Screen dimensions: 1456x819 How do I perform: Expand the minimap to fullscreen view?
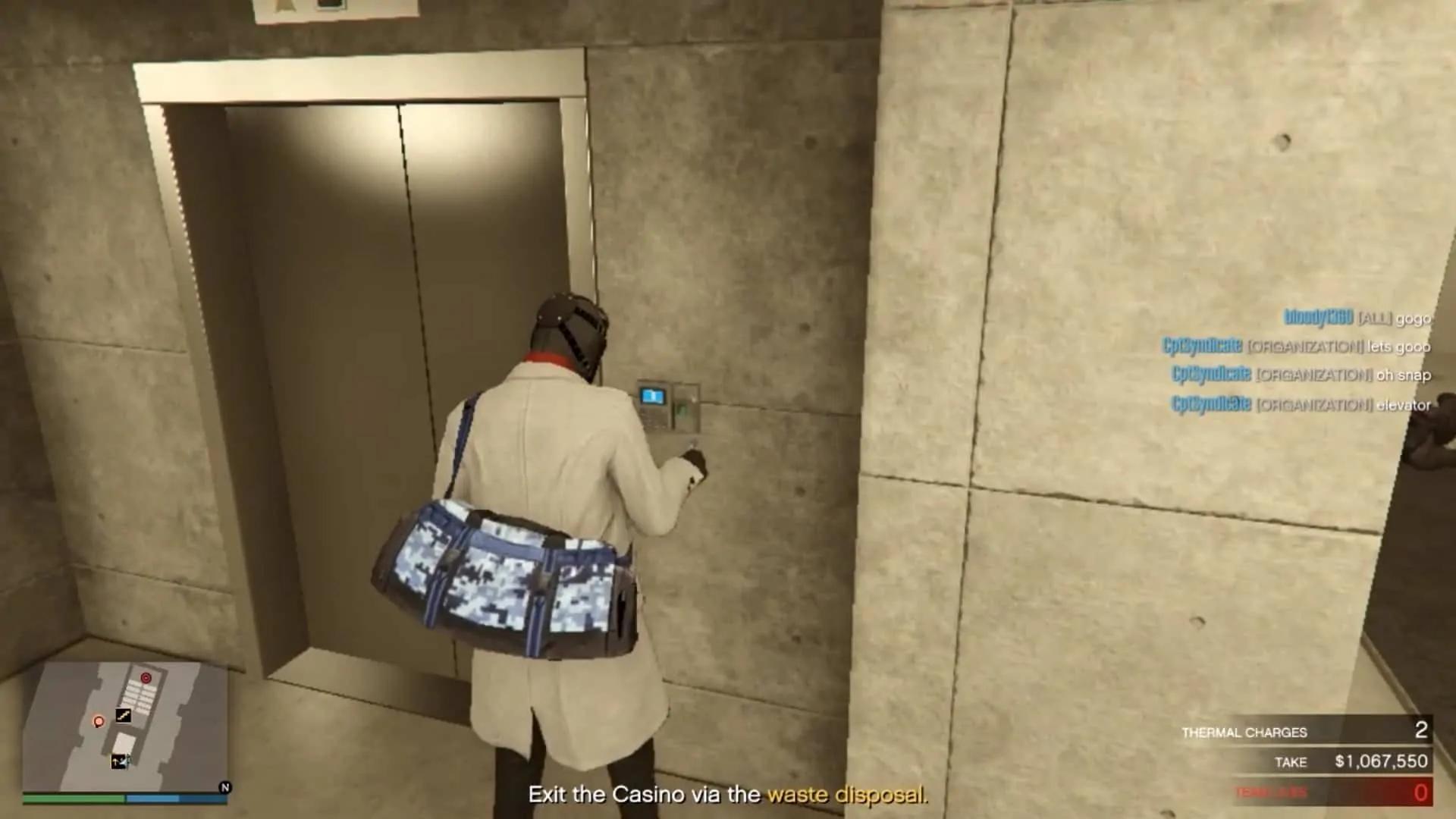[x=129, y=720]
